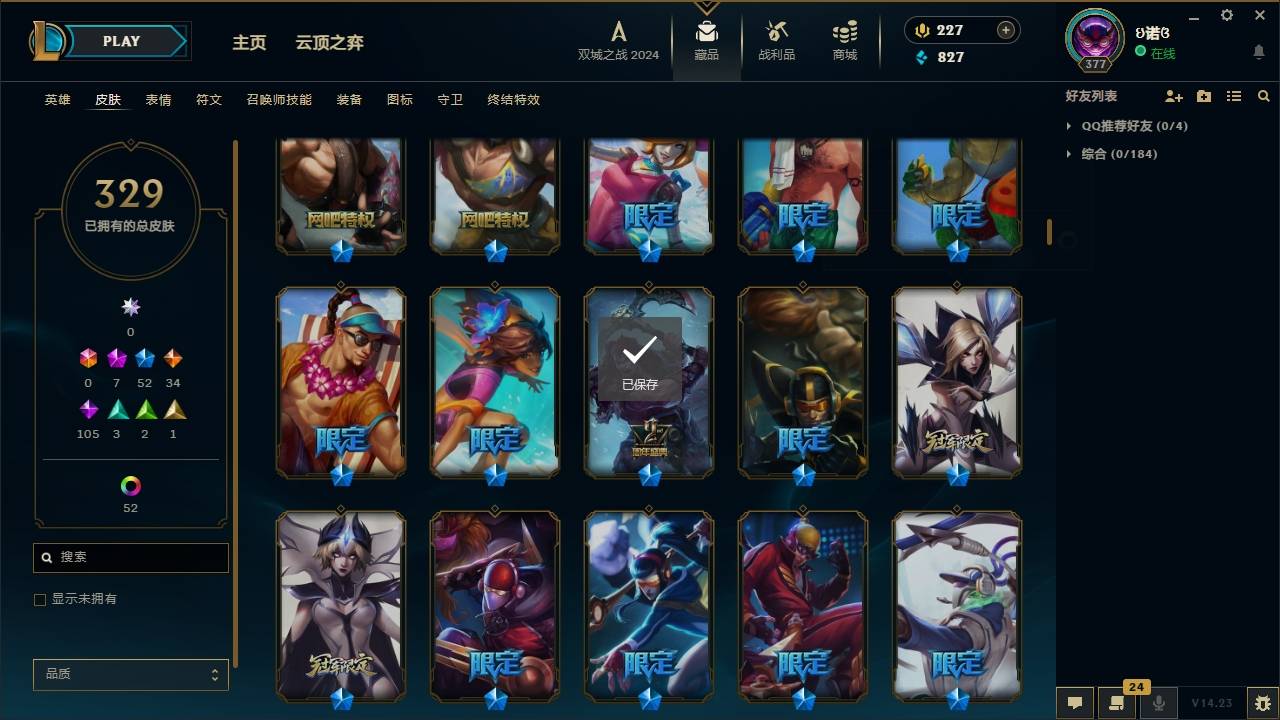Toggle the friends list view layout icon
The image size is (1280, 720).
pyautogui.click(x=1233, y=96)
